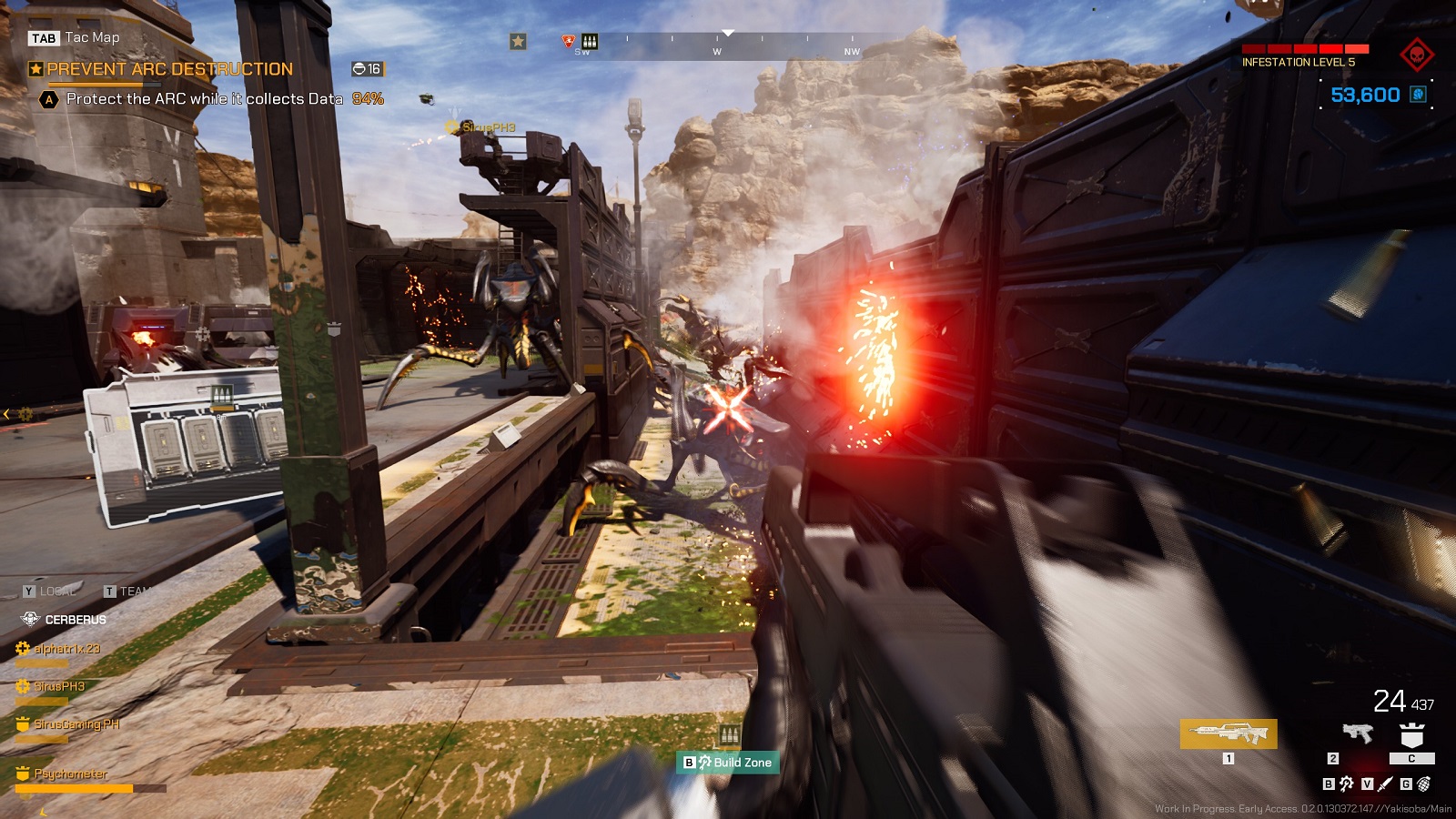The height and width of the screenshot is (819, 1456).
Task: Click the ammo crate marker on the compass
Action: click(x=590, y=41)
